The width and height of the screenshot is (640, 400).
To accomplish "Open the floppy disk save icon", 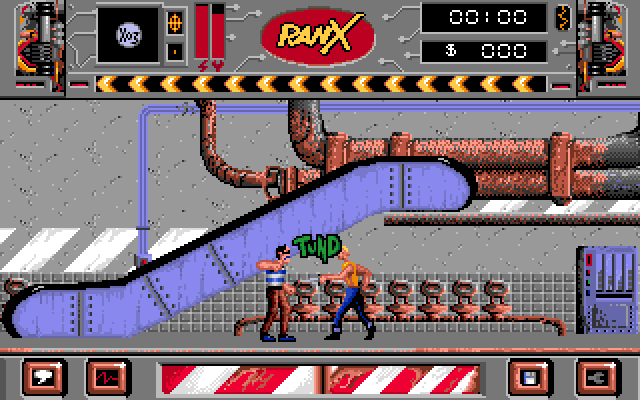I will pos(530,377).
